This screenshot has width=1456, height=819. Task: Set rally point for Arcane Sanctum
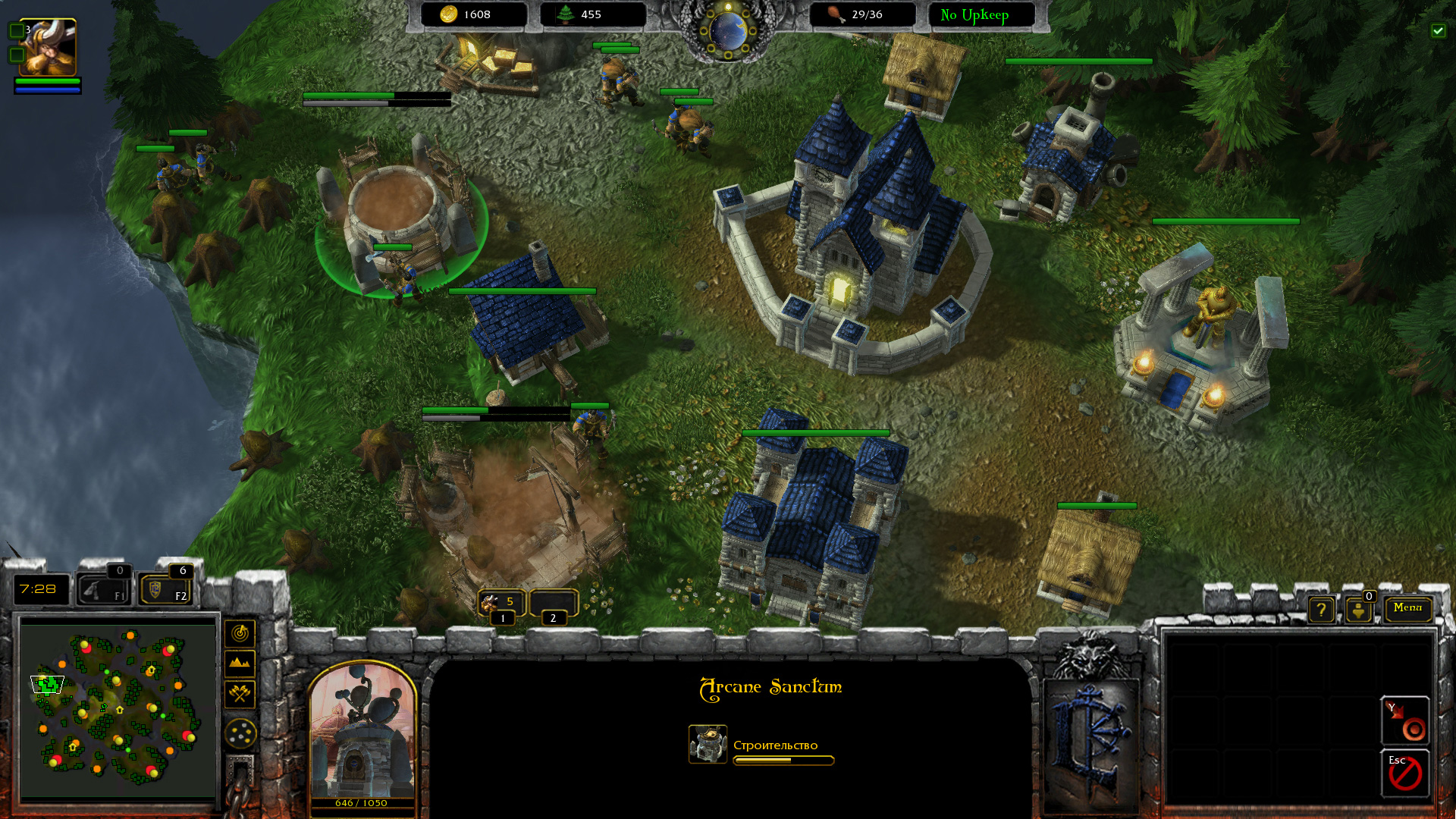(x=1405, y=721)
